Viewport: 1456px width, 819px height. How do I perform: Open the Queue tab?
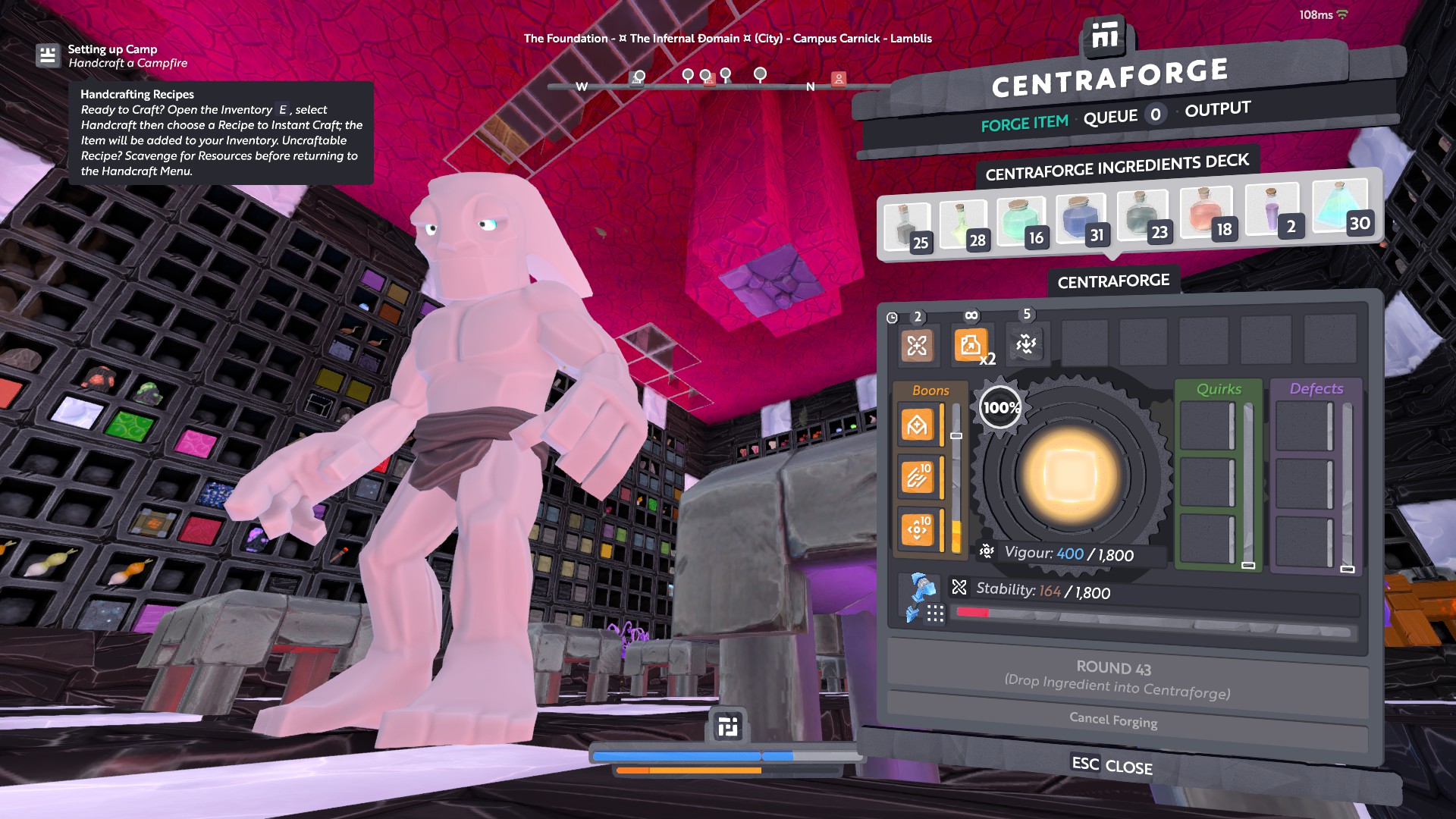(1110, 117)
